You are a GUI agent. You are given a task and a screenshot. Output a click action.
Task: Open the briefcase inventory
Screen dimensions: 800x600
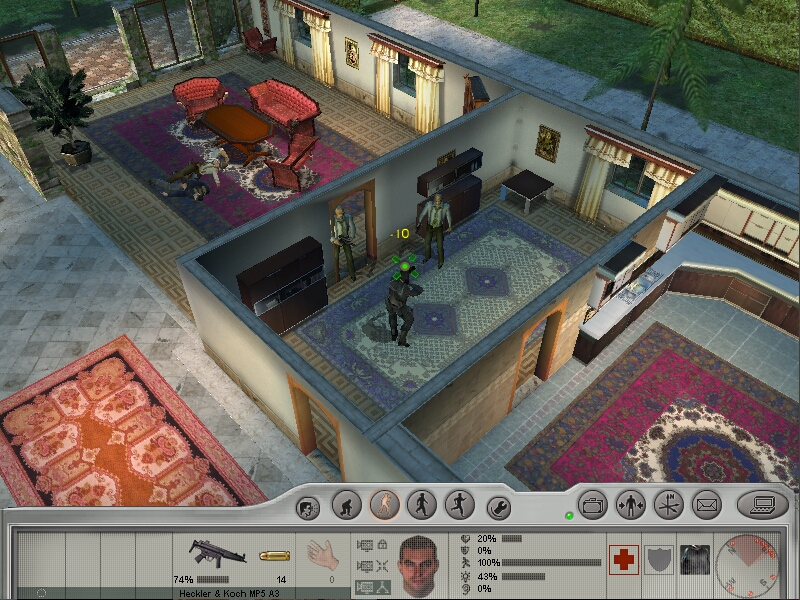[593, 505]
